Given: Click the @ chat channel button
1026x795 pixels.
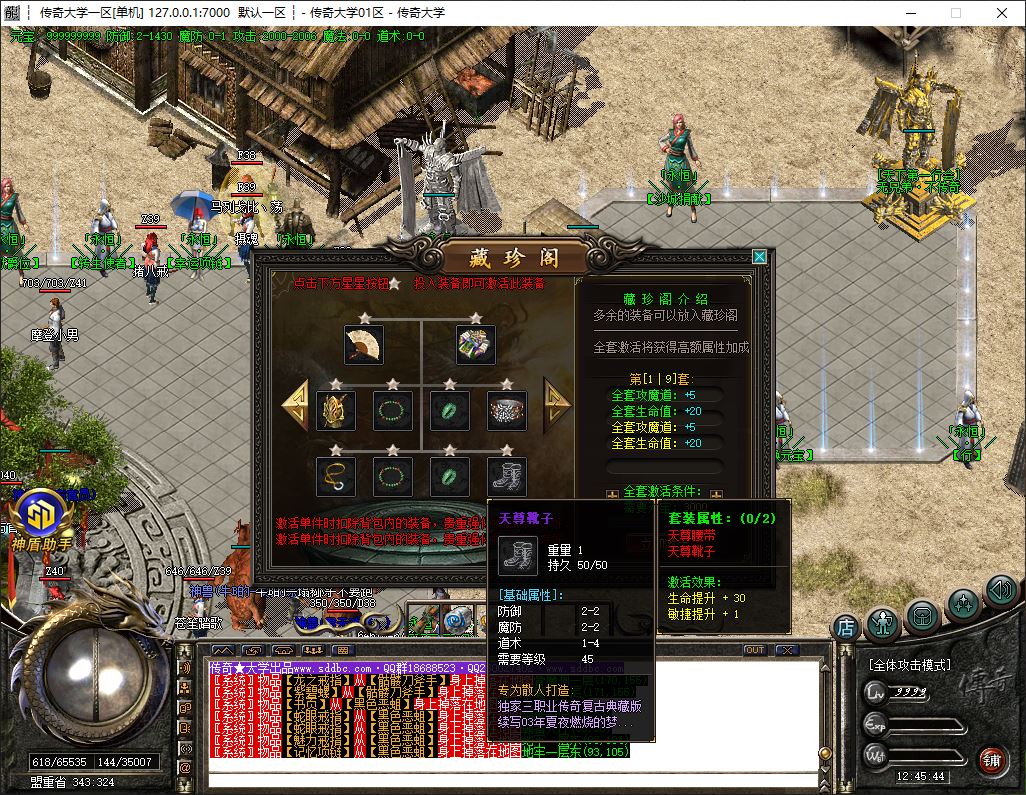Looking at the screenshot, I should 184,767.
